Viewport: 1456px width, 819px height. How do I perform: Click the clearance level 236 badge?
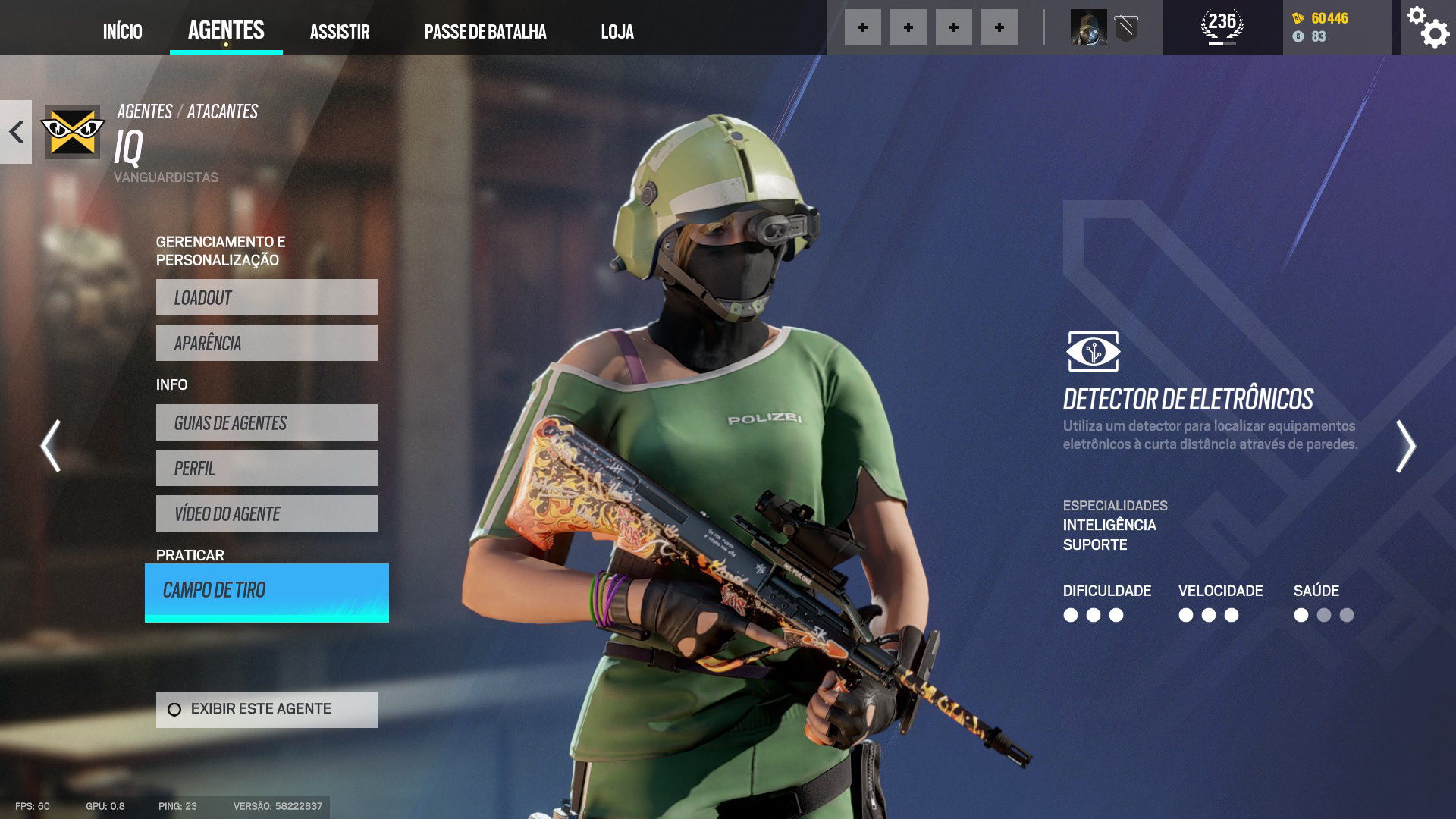1222,26
